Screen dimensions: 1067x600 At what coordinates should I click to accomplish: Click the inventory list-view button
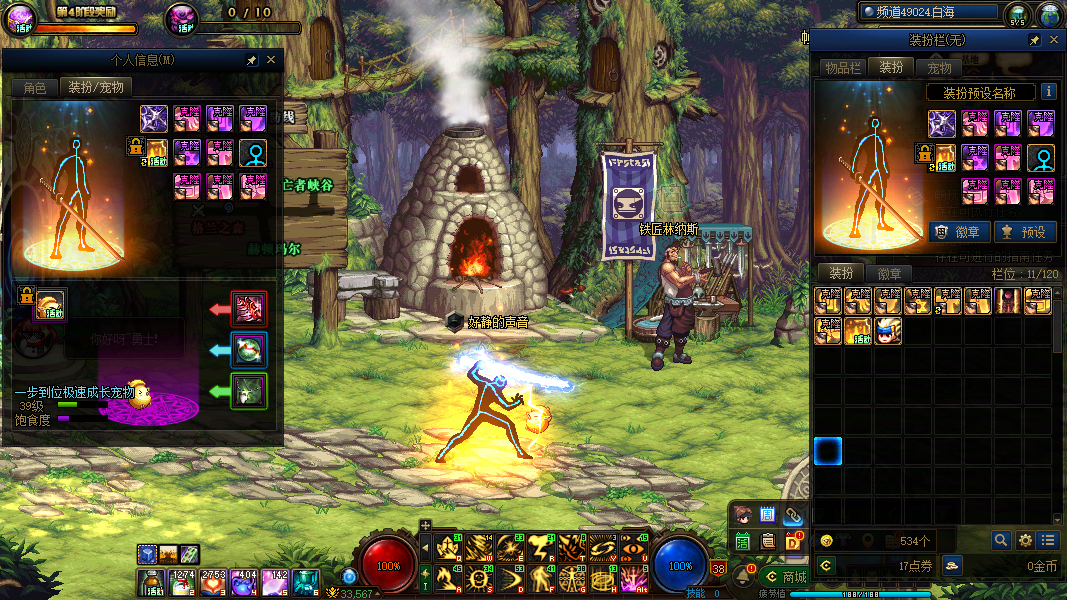pyautogui.click(x=1048, y=540)
